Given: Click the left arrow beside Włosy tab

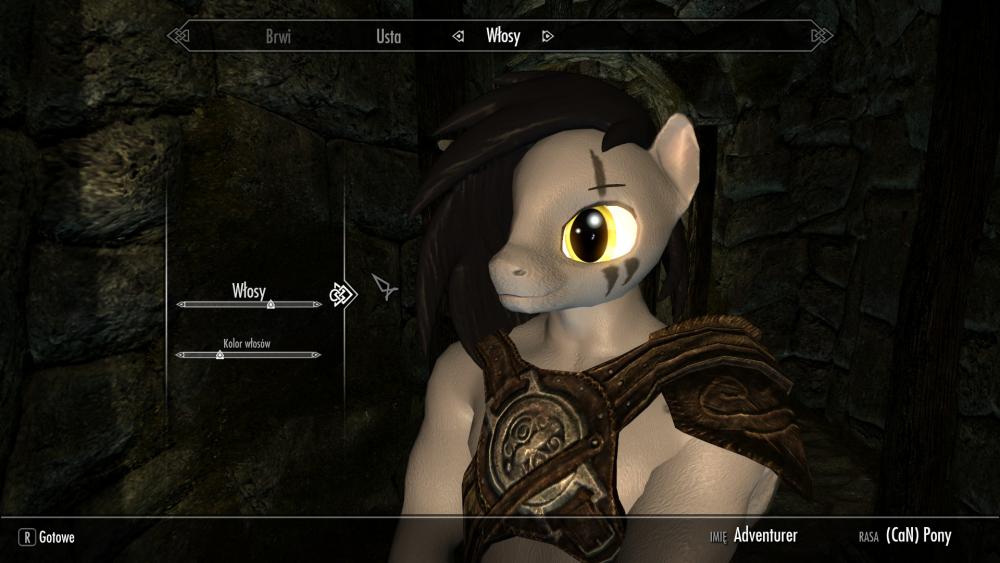Looking at the screenshot, I should point(458,37).
